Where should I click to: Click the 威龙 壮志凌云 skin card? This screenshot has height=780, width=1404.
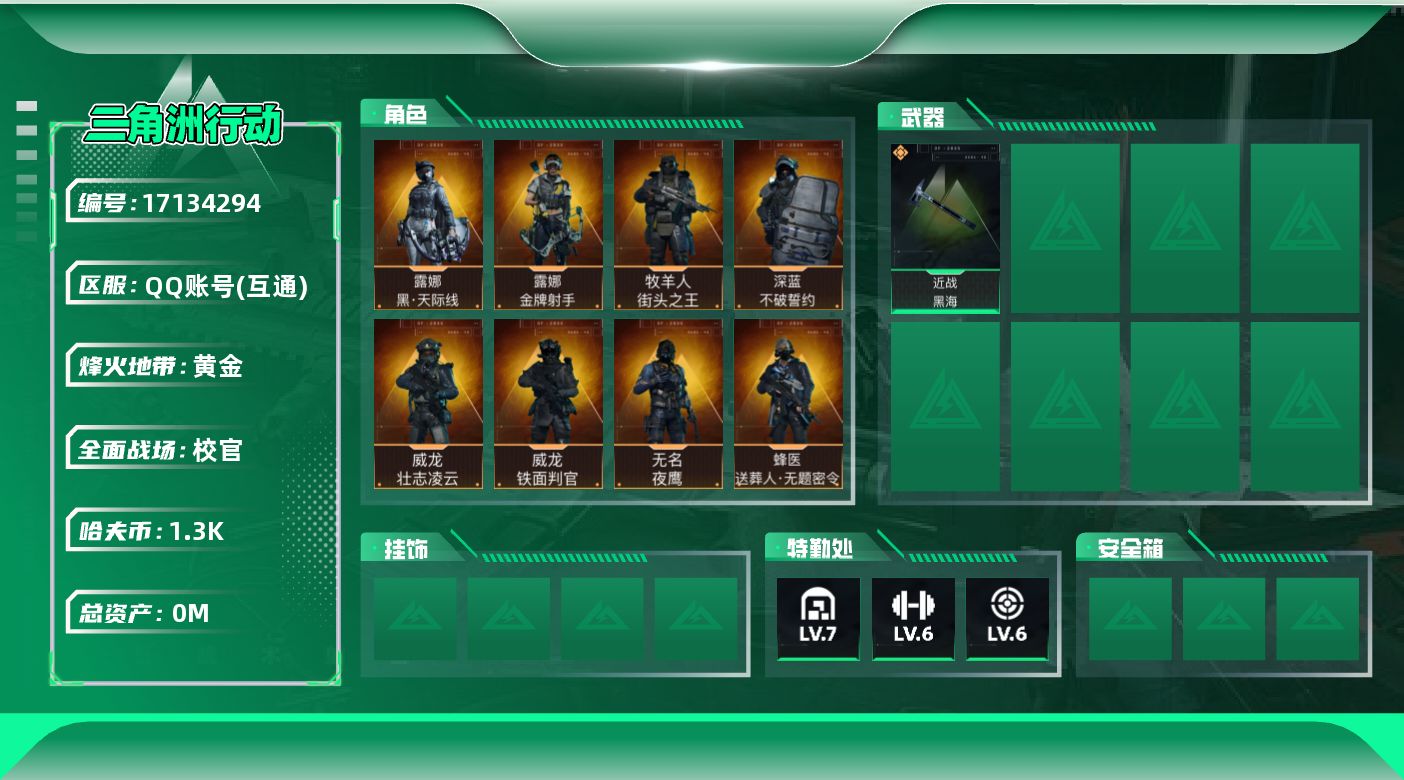point(428,403)
